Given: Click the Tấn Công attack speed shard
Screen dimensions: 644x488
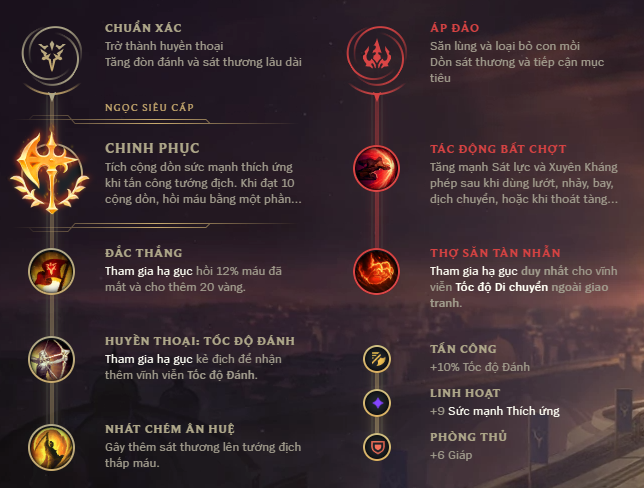Looking at the screenshot, I should coord(377,357).
